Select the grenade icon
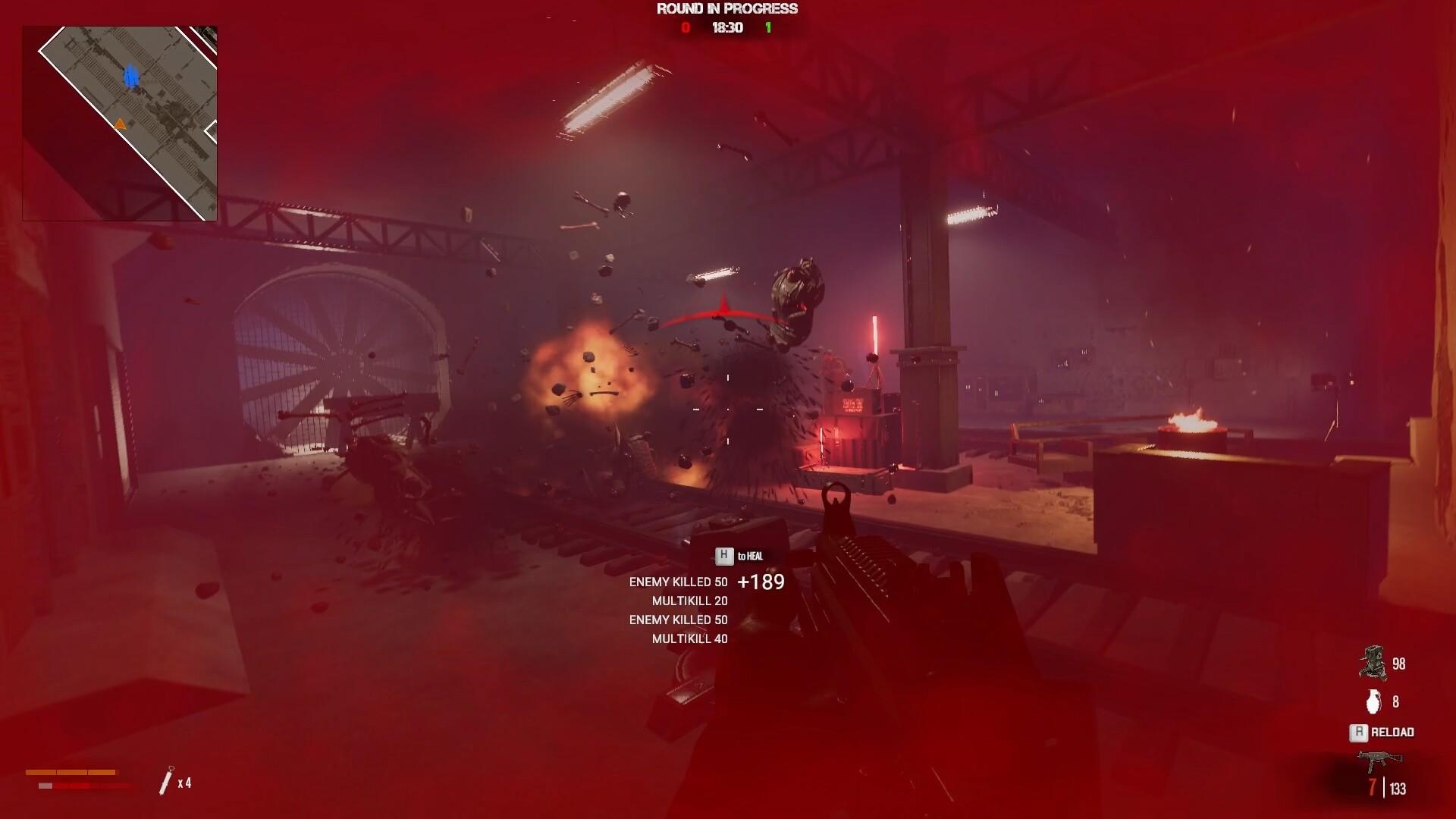 tap(1373, 701)
